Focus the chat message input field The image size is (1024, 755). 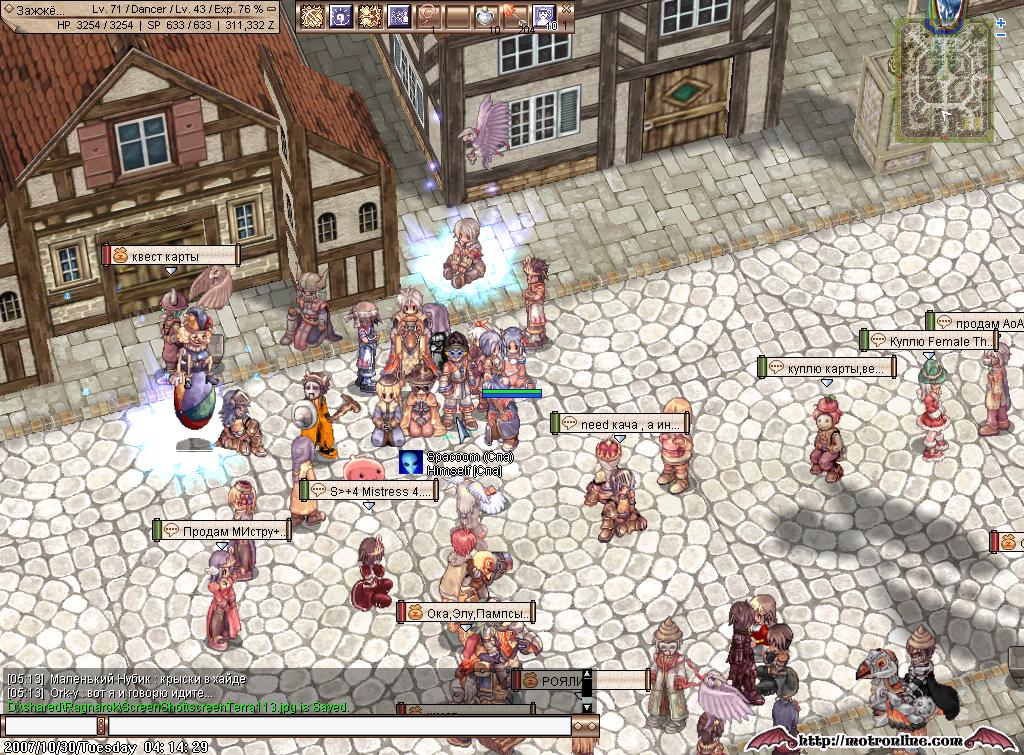point(340,725)
